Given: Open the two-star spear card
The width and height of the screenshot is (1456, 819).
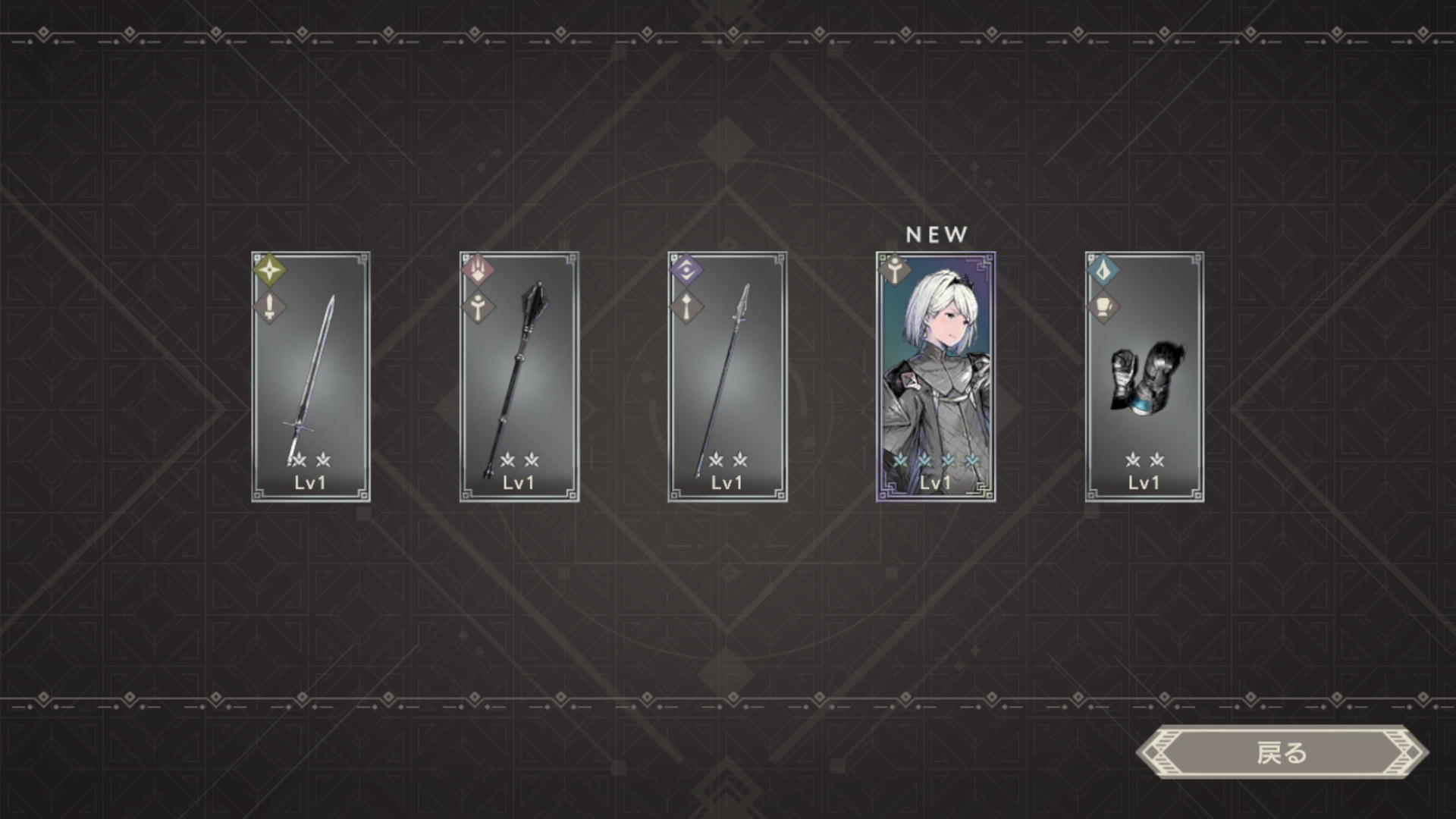Looking at the screenshot, I should 727,377.
